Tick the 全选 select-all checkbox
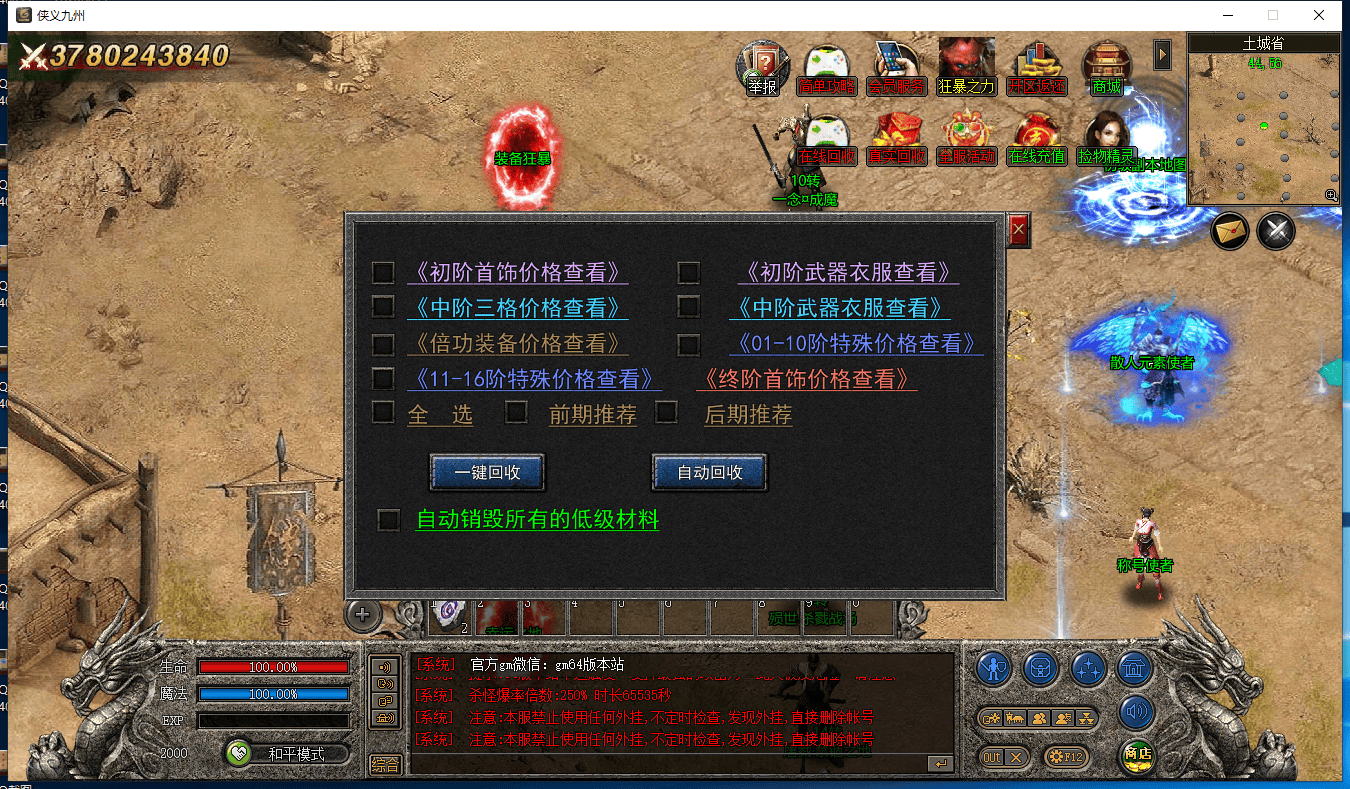Screen dimensions: 1350x789 click(x=383, y=412)
